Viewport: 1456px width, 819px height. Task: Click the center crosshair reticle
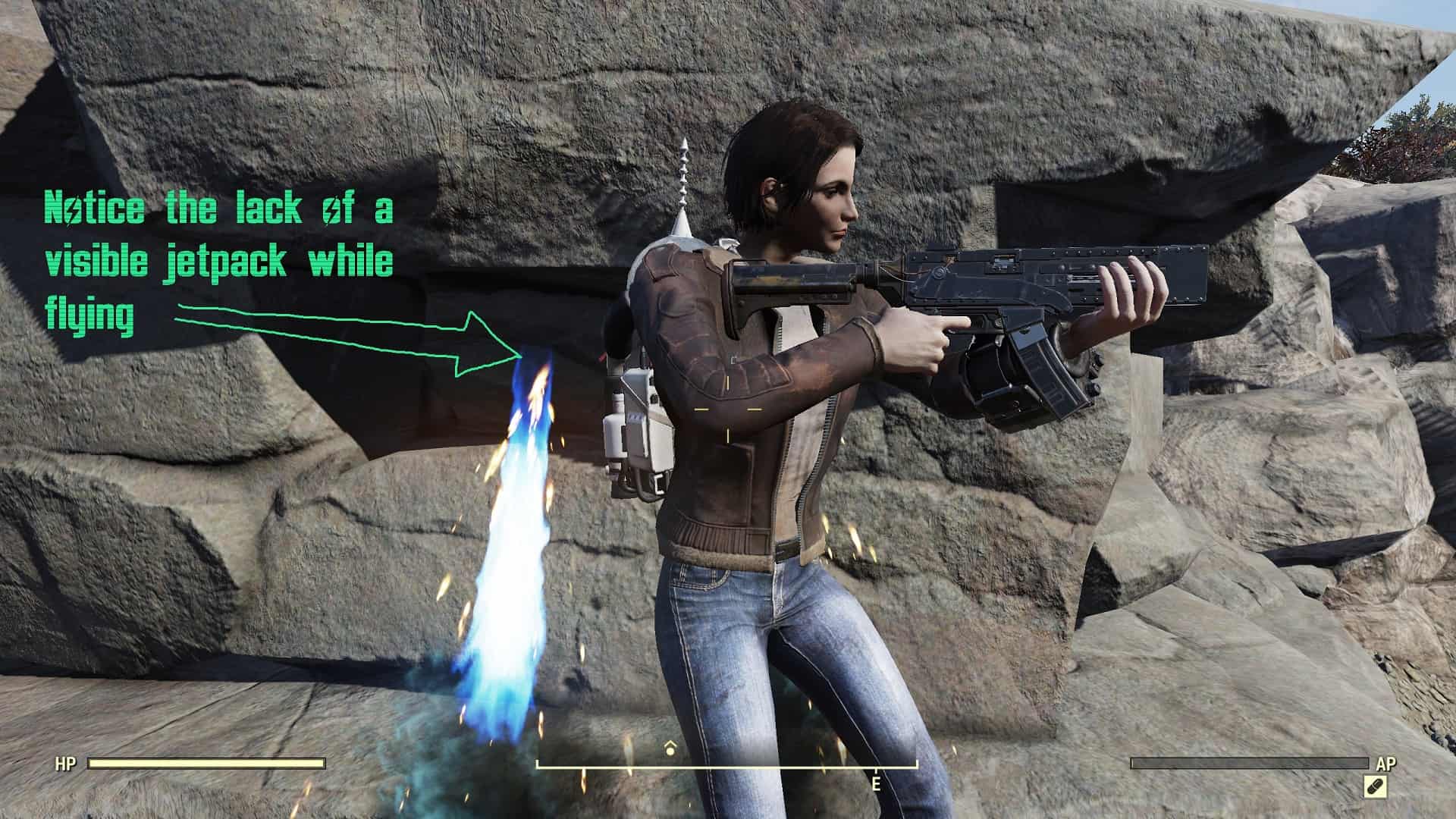click(x=728, y=409)
